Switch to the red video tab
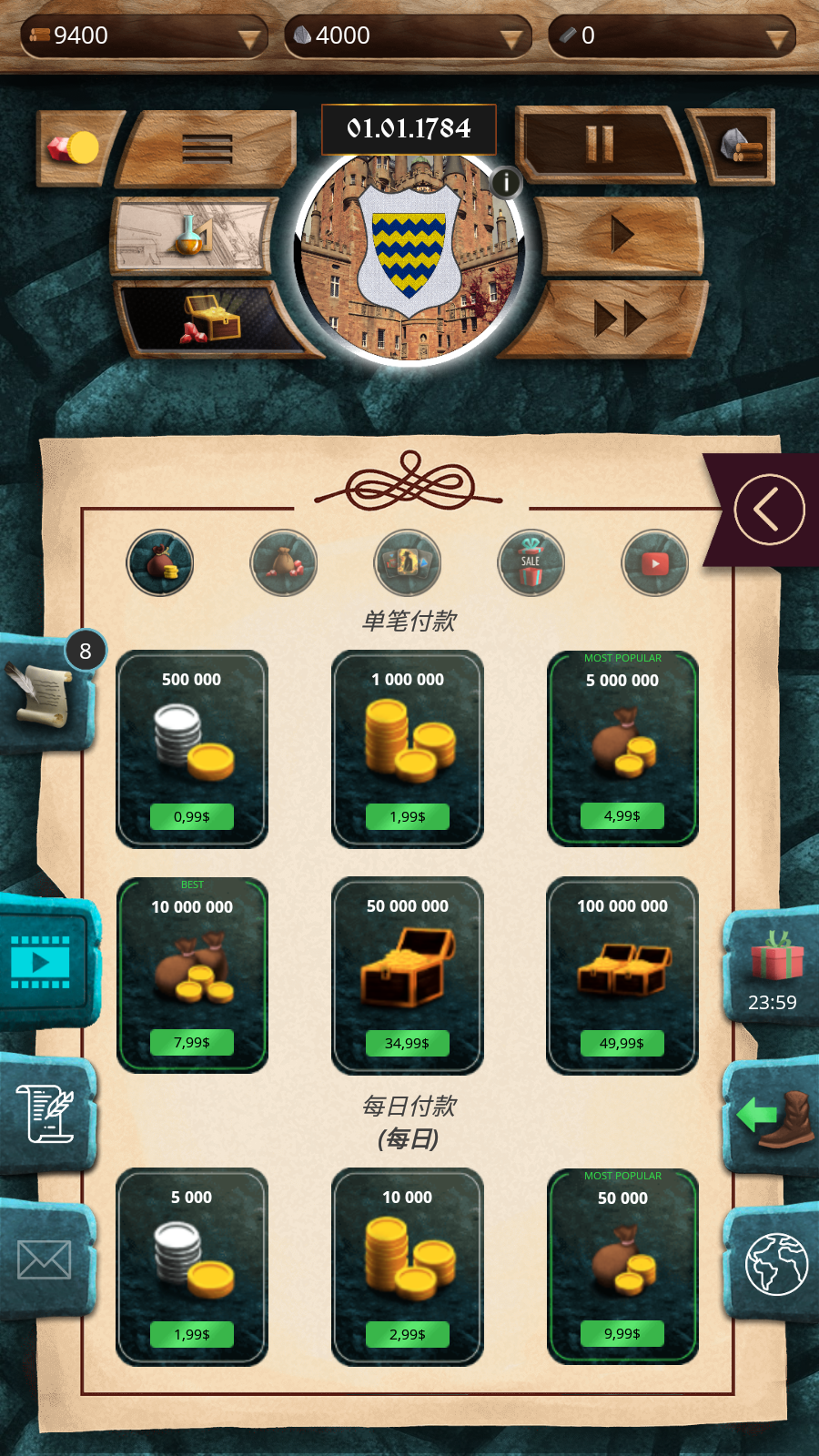819x1456 pixels. pyautogui.click(x=655, y=563)
